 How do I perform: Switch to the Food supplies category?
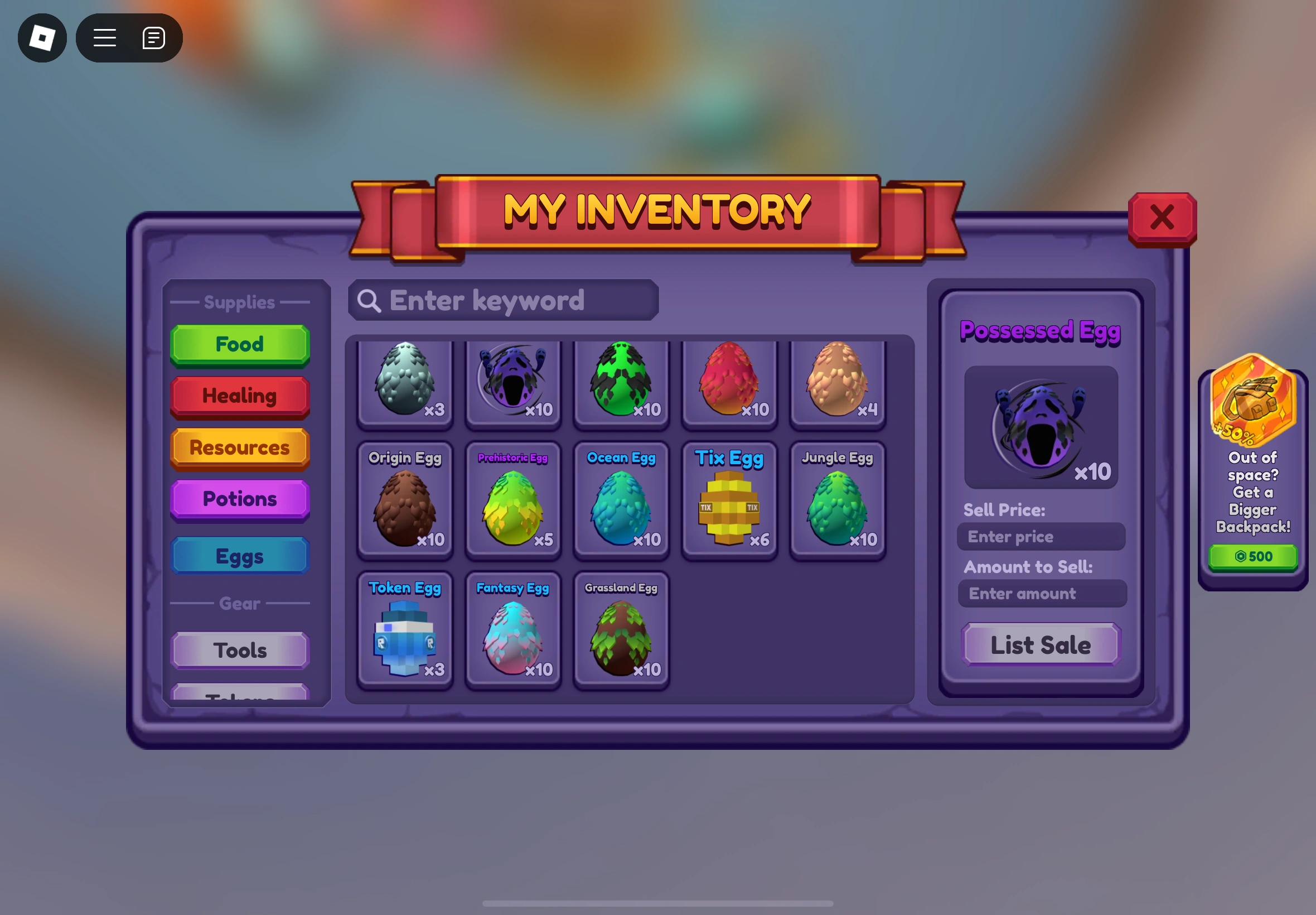[x=239, y=344]
